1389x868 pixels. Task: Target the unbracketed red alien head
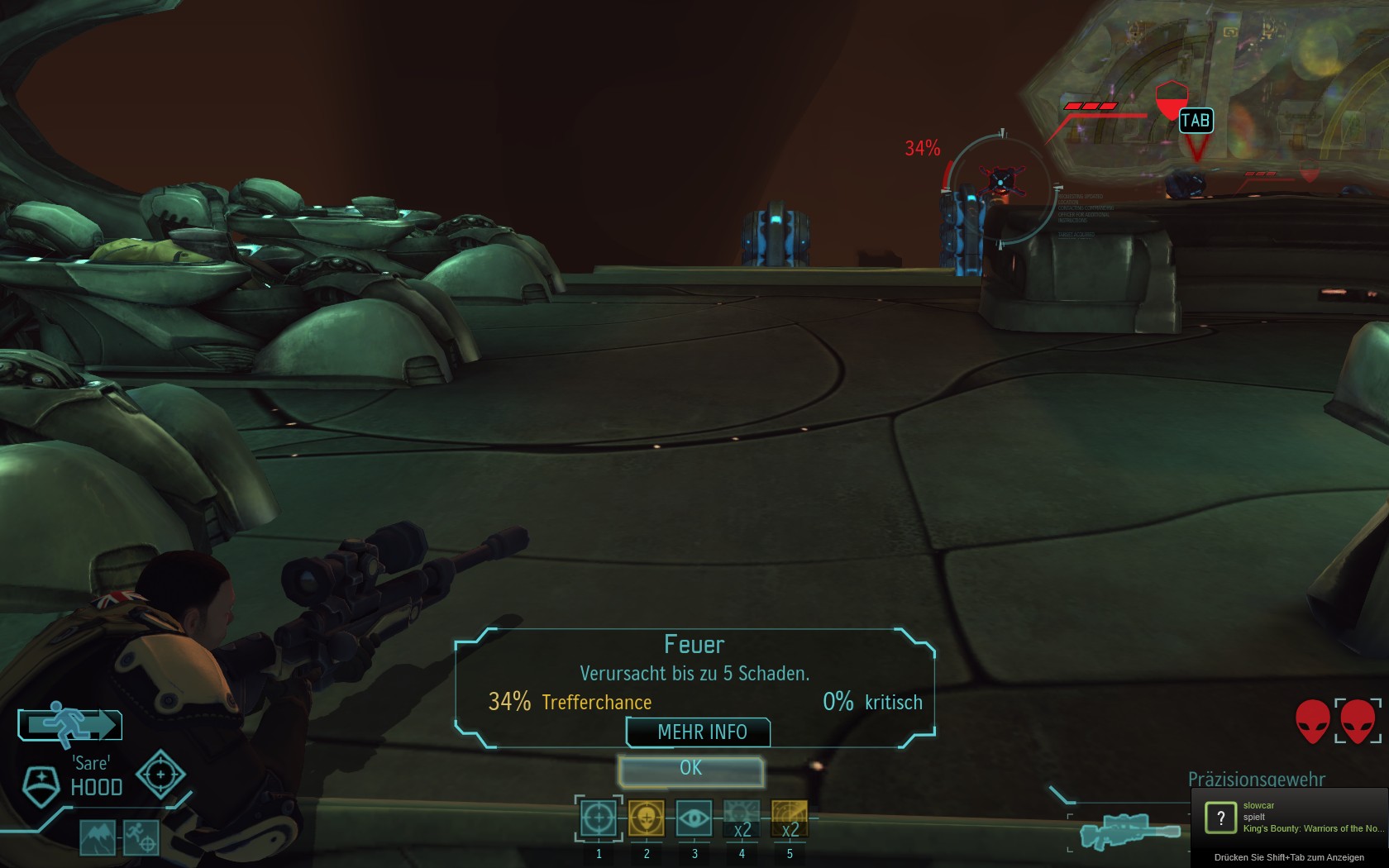[1312, 722]
